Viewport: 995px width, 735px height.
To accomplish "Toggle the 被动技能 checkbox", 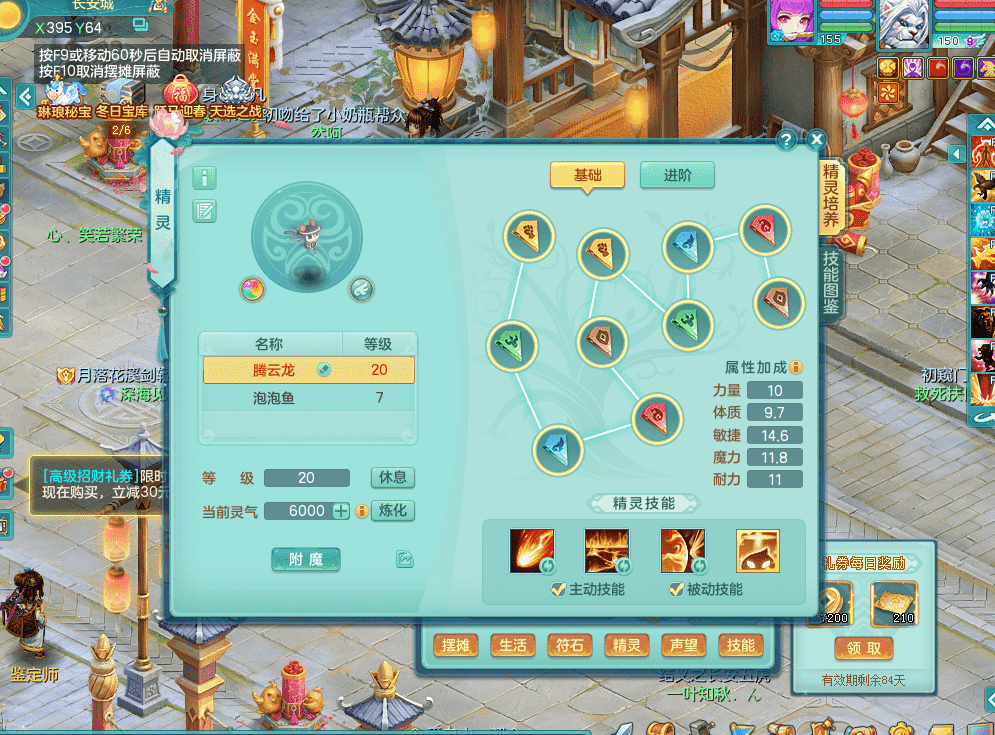I will (677, 589).
